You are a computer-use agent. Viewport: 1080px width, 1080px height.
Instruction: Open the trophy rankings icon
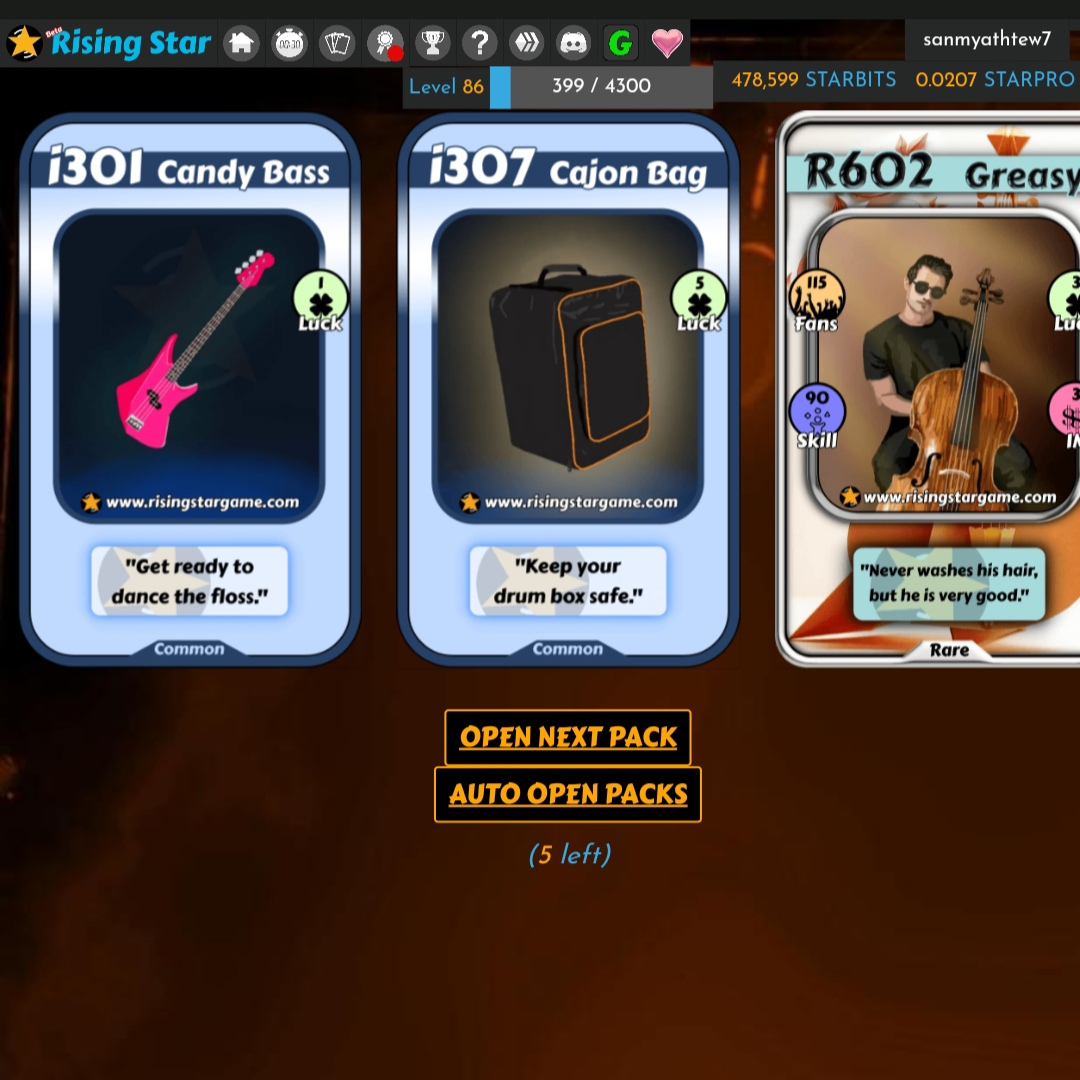(433, 43)
